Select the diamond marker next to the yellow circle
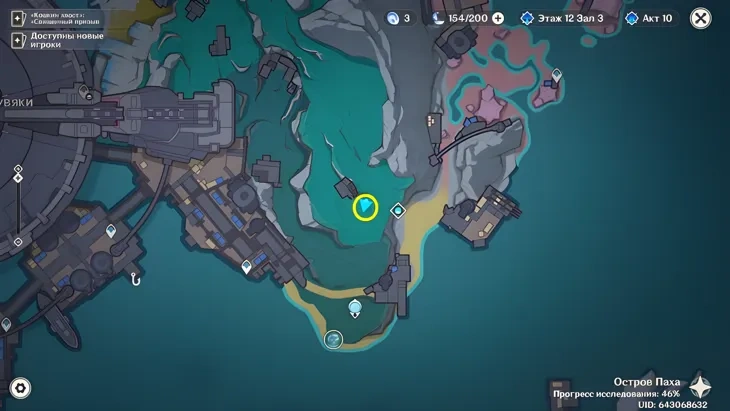 coord(397,210)
